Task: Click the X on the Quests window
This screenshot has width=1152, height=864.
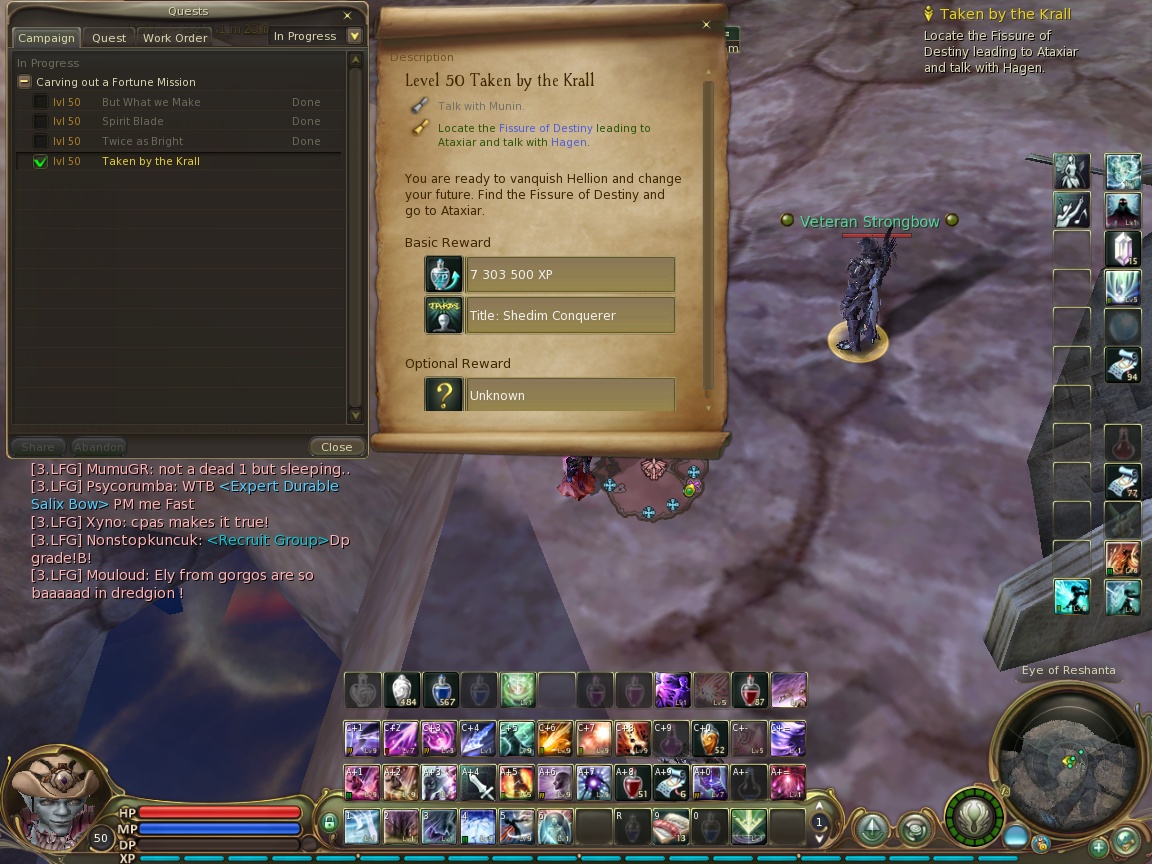Action: 347,16
